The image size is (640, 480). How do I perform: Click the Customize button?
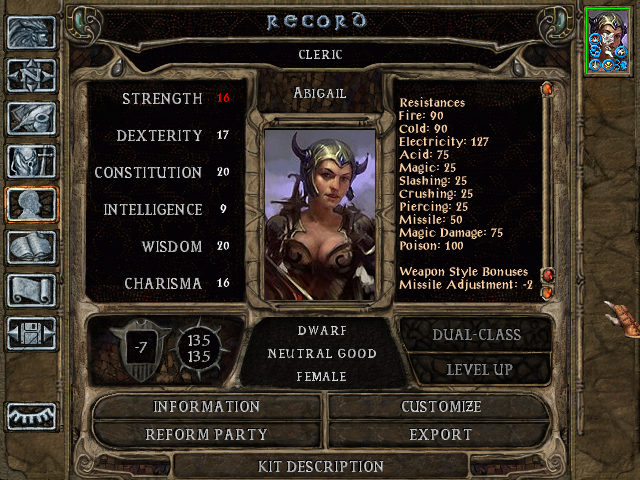[x=440, y=407]
